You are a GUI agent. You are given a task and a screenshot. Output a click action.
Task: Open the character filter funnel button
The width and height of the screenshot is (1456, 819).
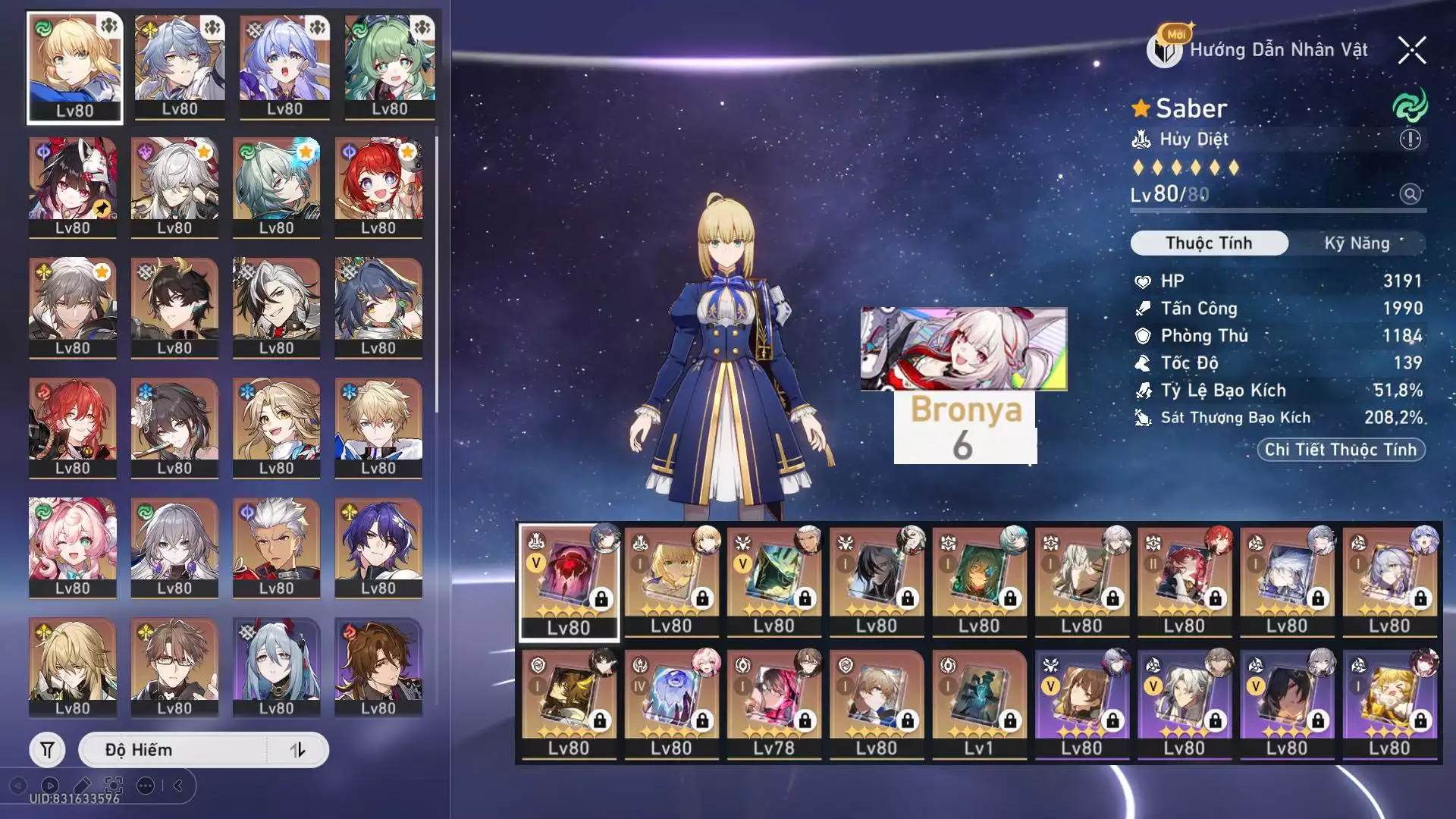click(47, 750)
